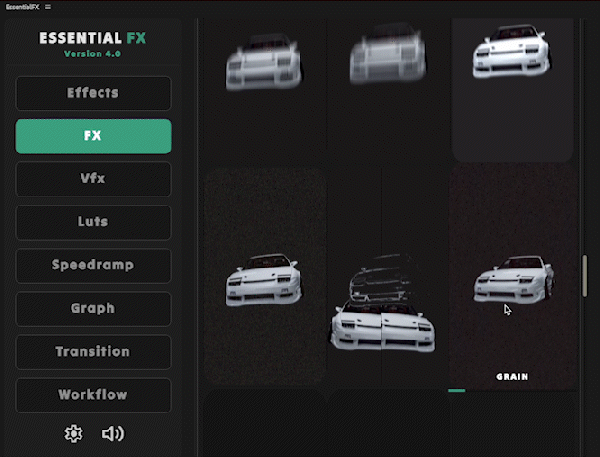The image size is (600, 457).
Task: Click the preset list scrollbar handle
Action: [585, 276]
